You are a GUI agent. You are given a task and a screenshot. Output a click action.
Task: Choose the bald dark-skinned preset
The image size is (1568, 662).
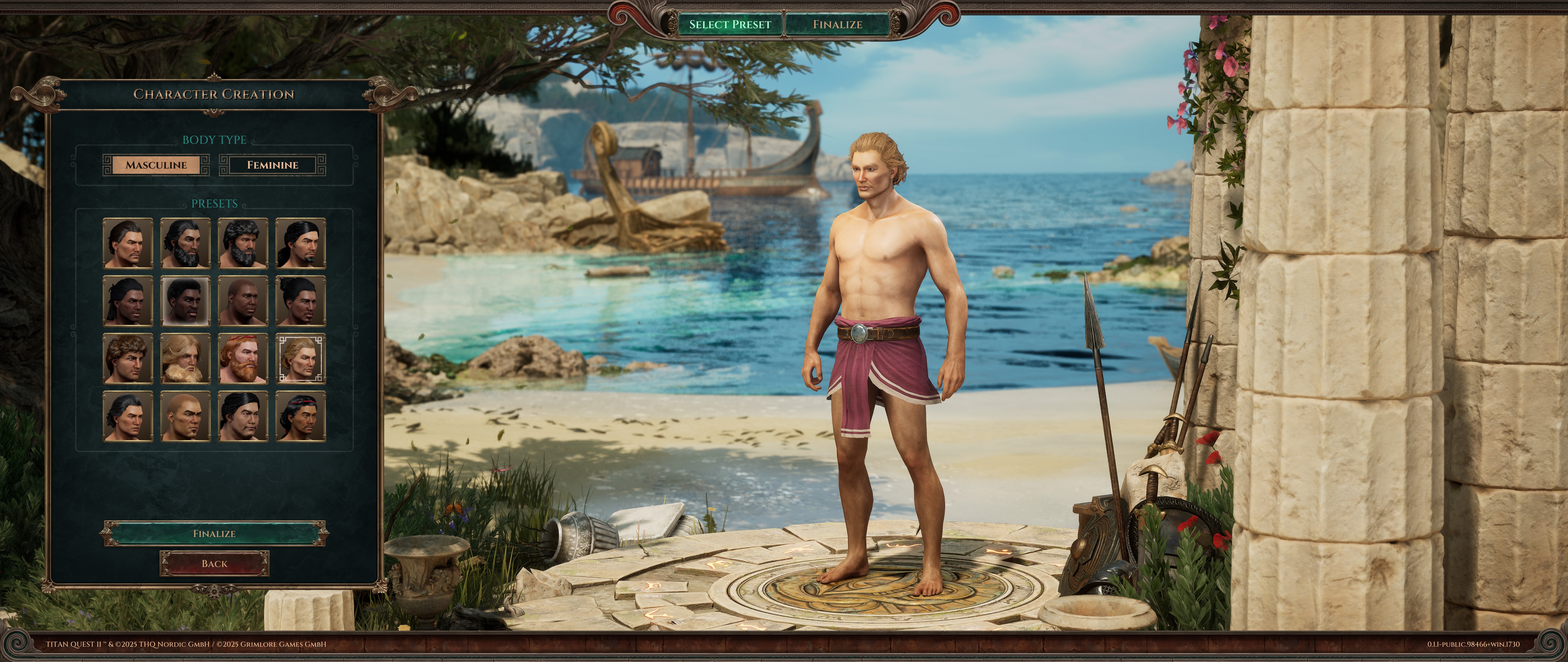coord(243,301)
